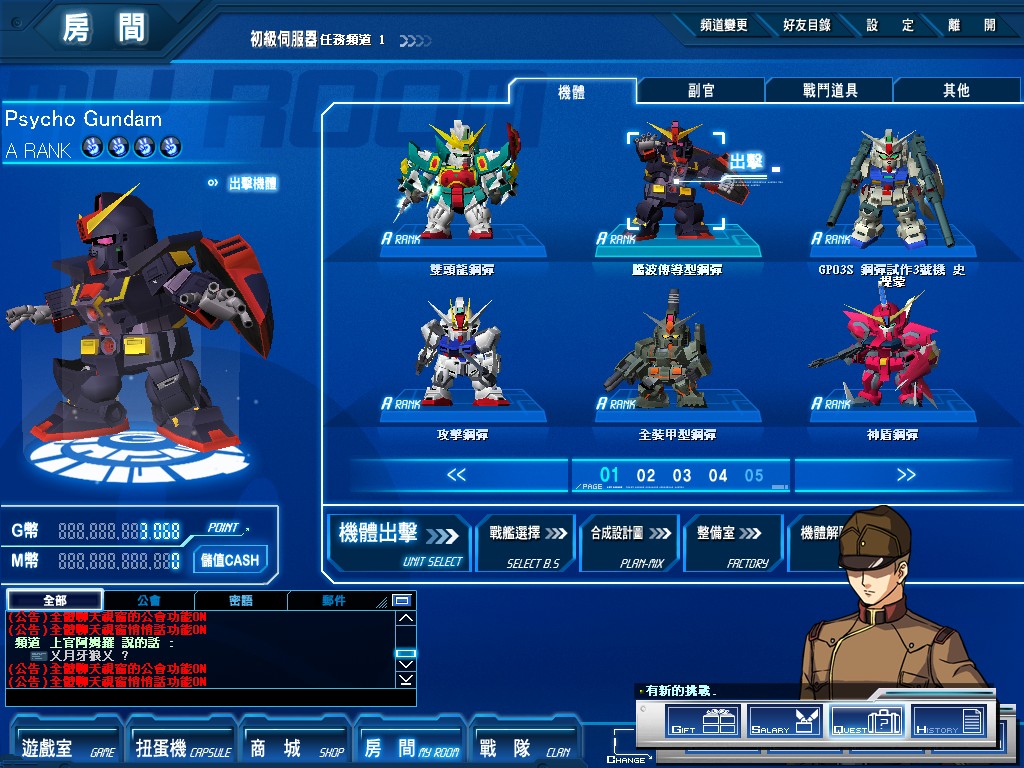Open the 好友目錄 friends list
This screenshot has width=1024, height=768.
coord(806,26)
